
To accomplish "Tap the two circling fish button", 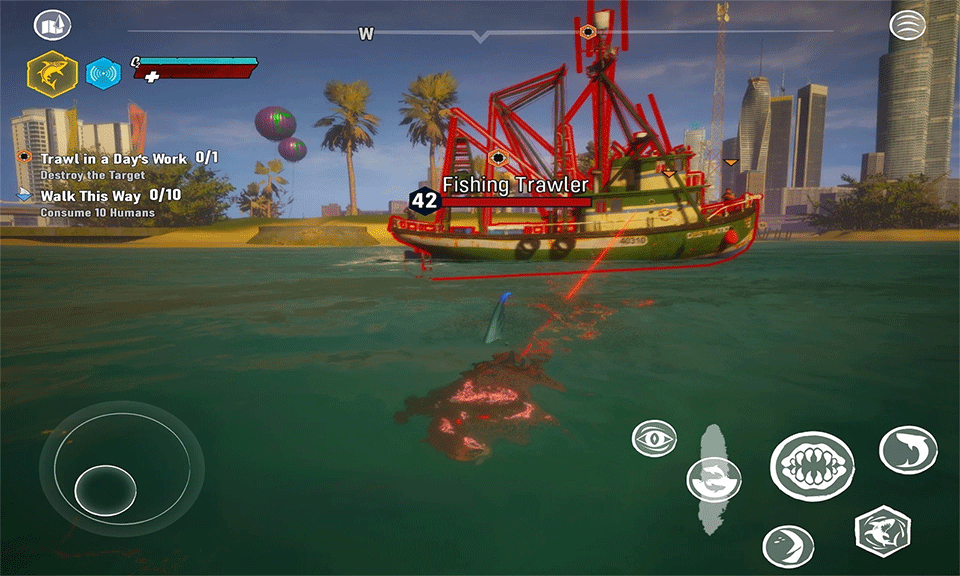I will [x=714, y=479].
